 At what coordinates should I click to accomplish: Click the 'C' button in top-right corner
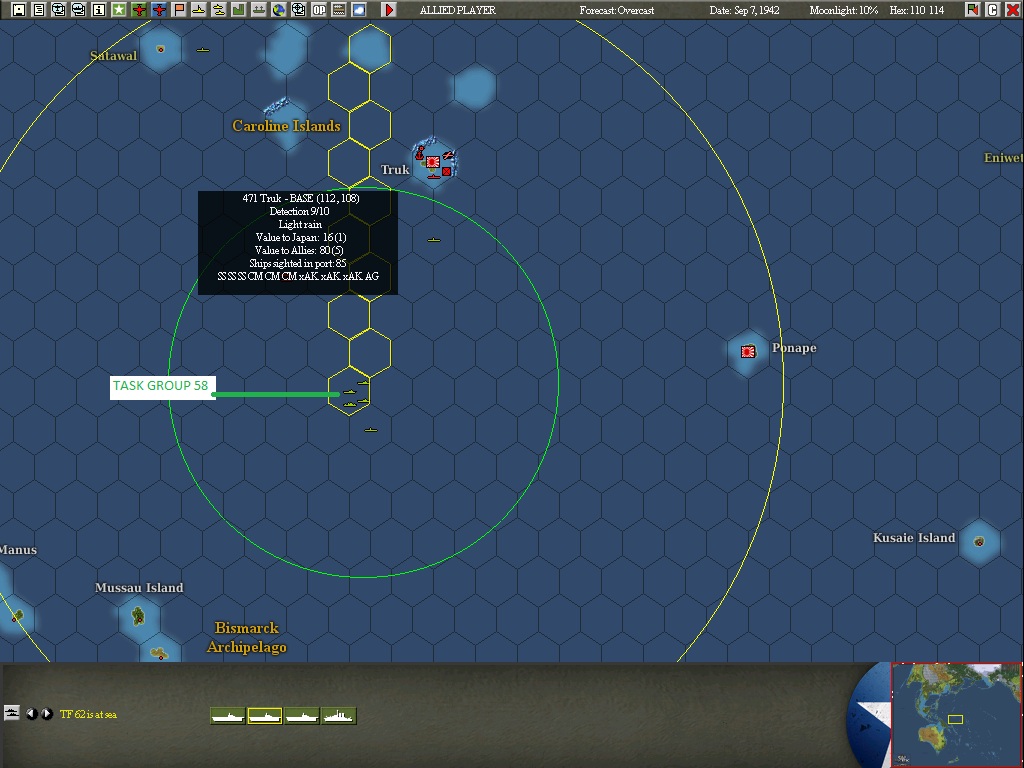[x=993, y=10]
